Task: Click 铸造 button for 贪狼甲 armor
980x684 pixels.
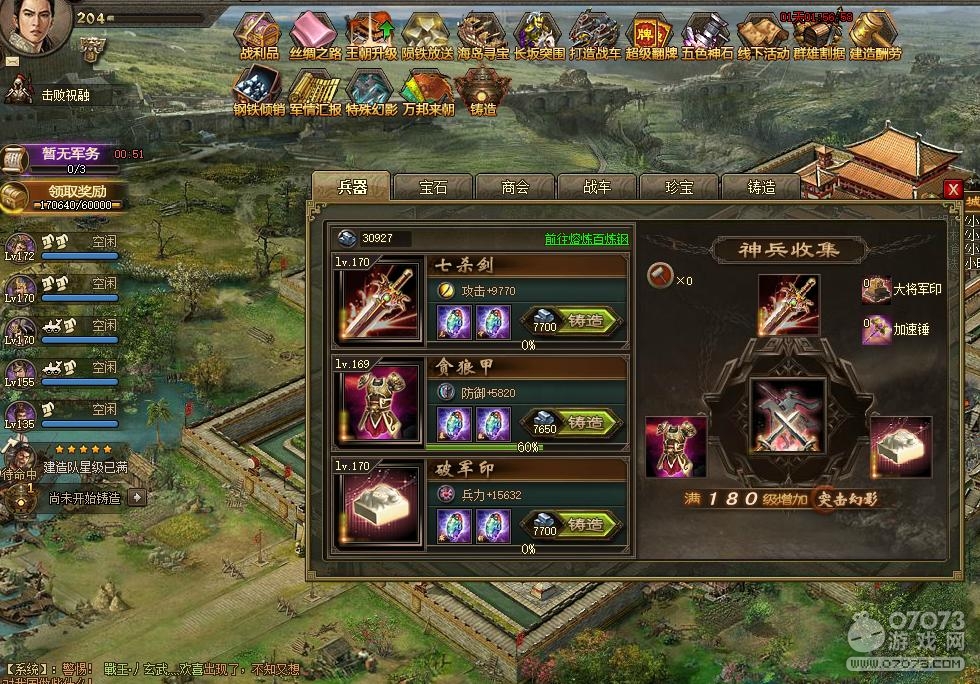Action: tap(573, 423)
